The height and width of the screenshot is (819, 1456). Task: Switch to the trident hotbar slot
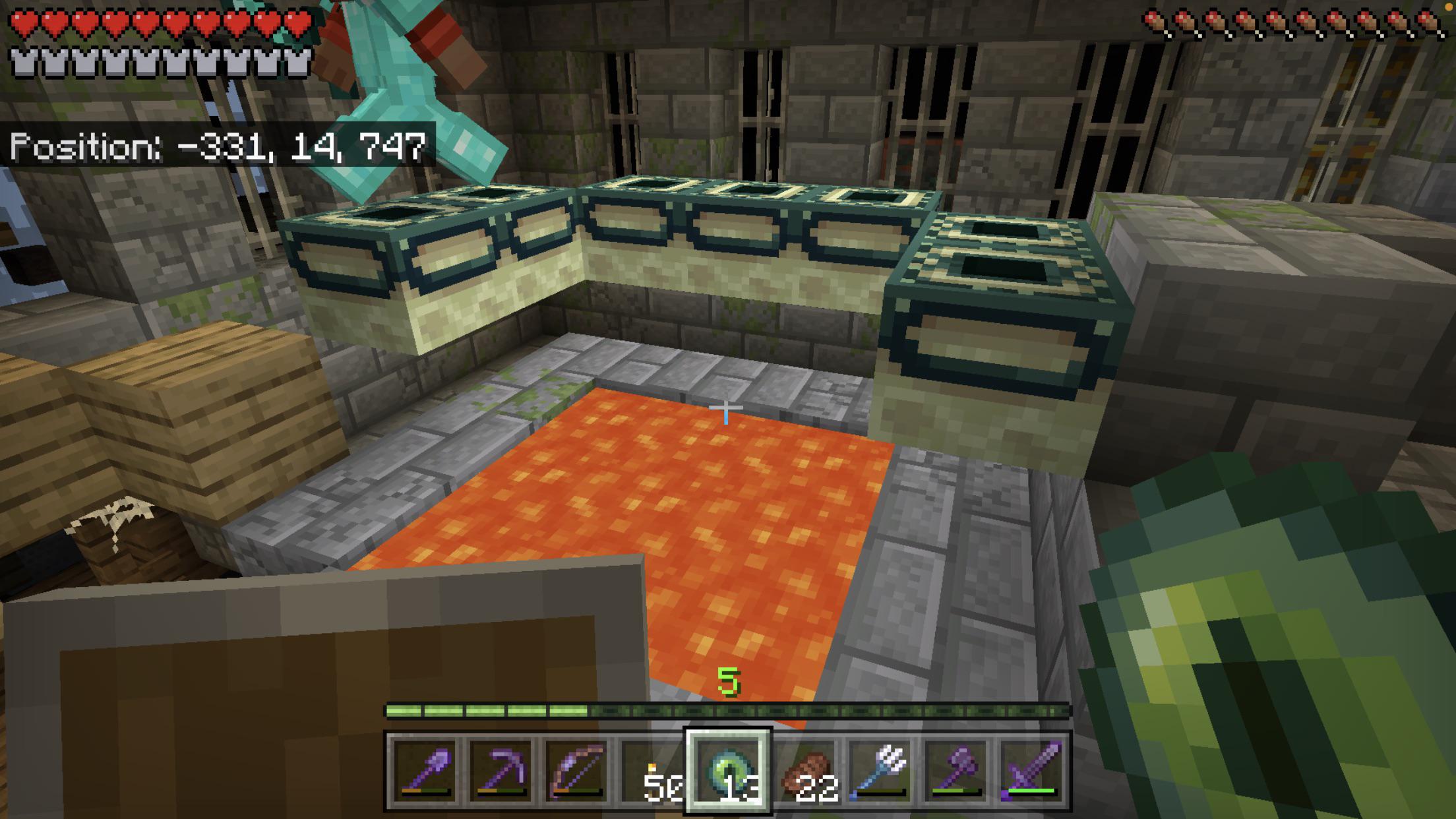pyautogui.click(x=882, y=770)
